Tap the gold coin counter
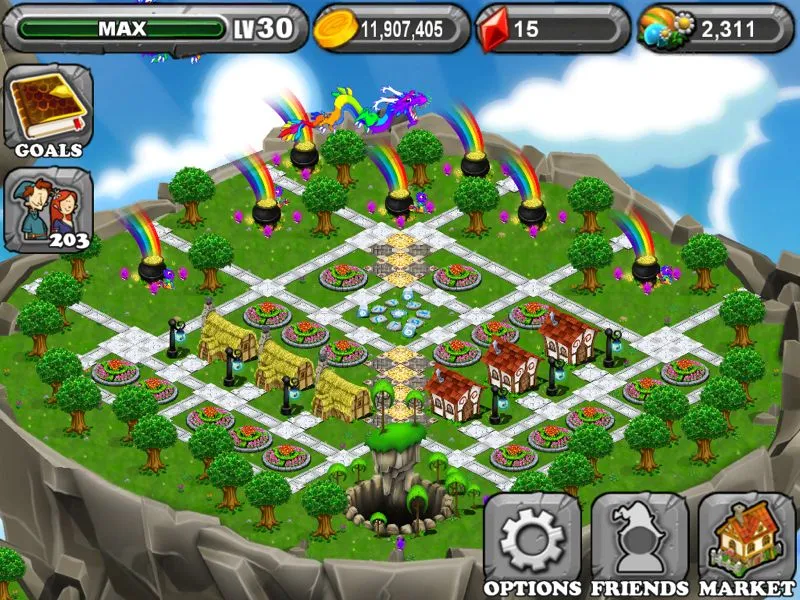This screenshot has width=800, height=600. pos(391,28)
